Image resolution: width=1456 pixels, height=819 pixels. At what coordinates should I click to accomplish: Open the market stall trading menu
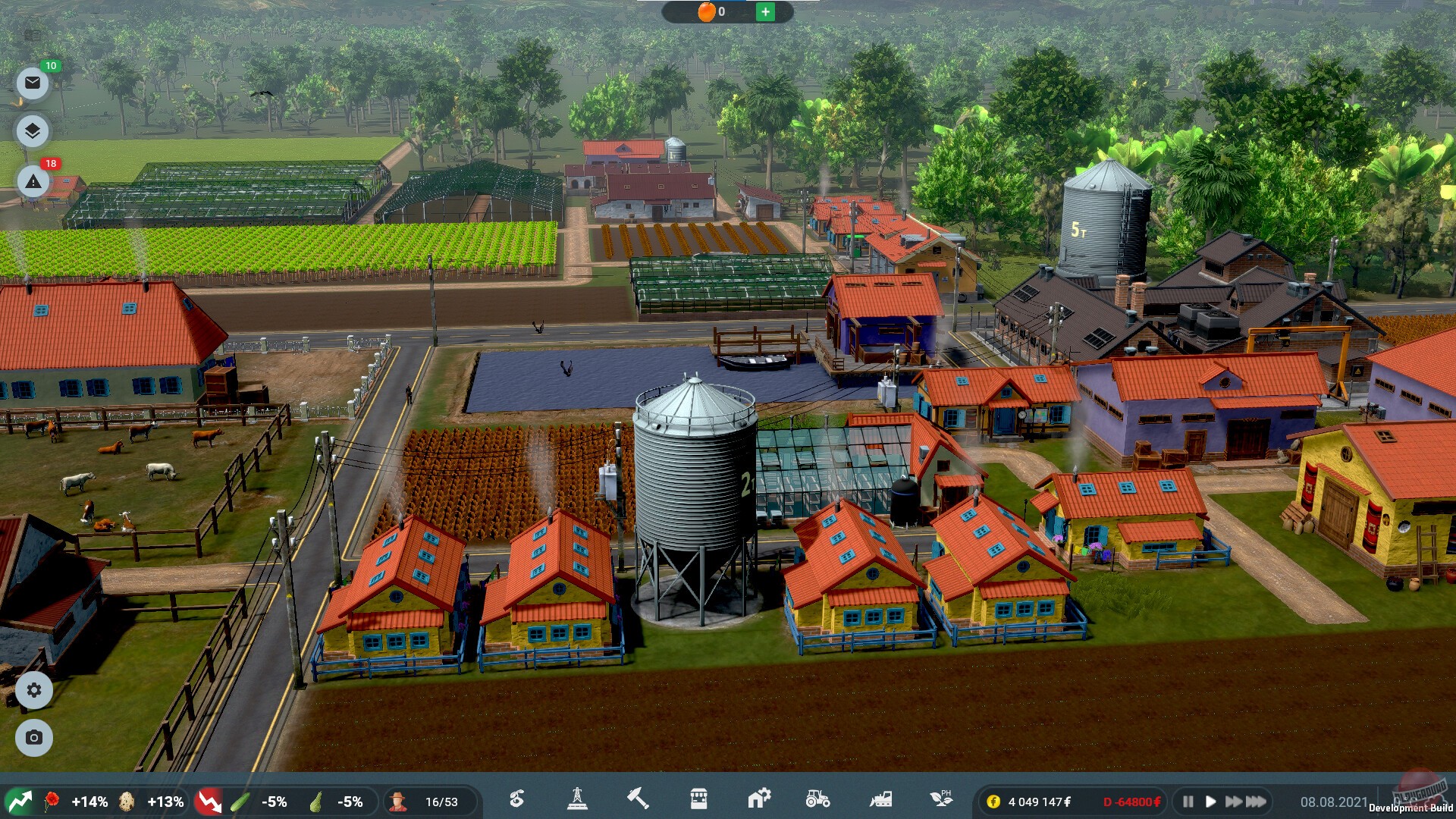(699, 800)
